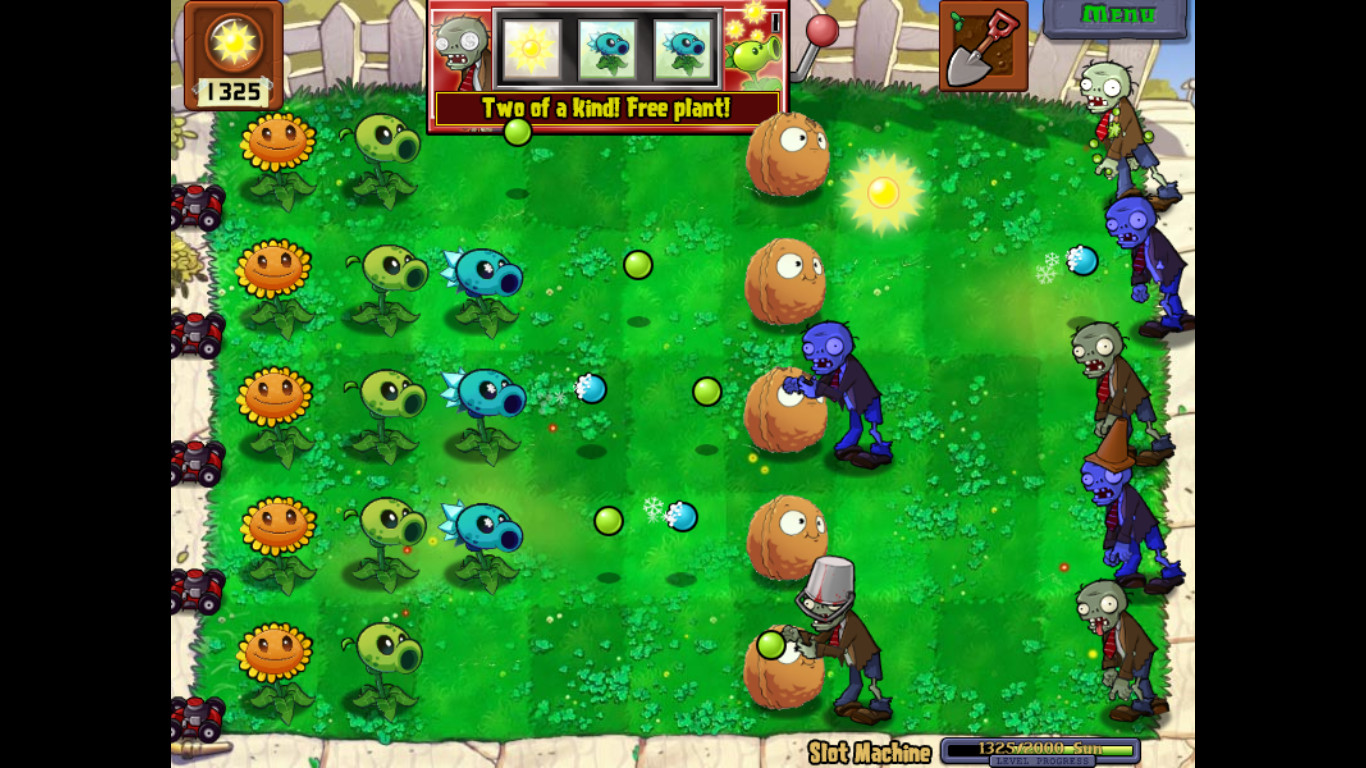Click the Two of a kind message banner

coord(608,108)
